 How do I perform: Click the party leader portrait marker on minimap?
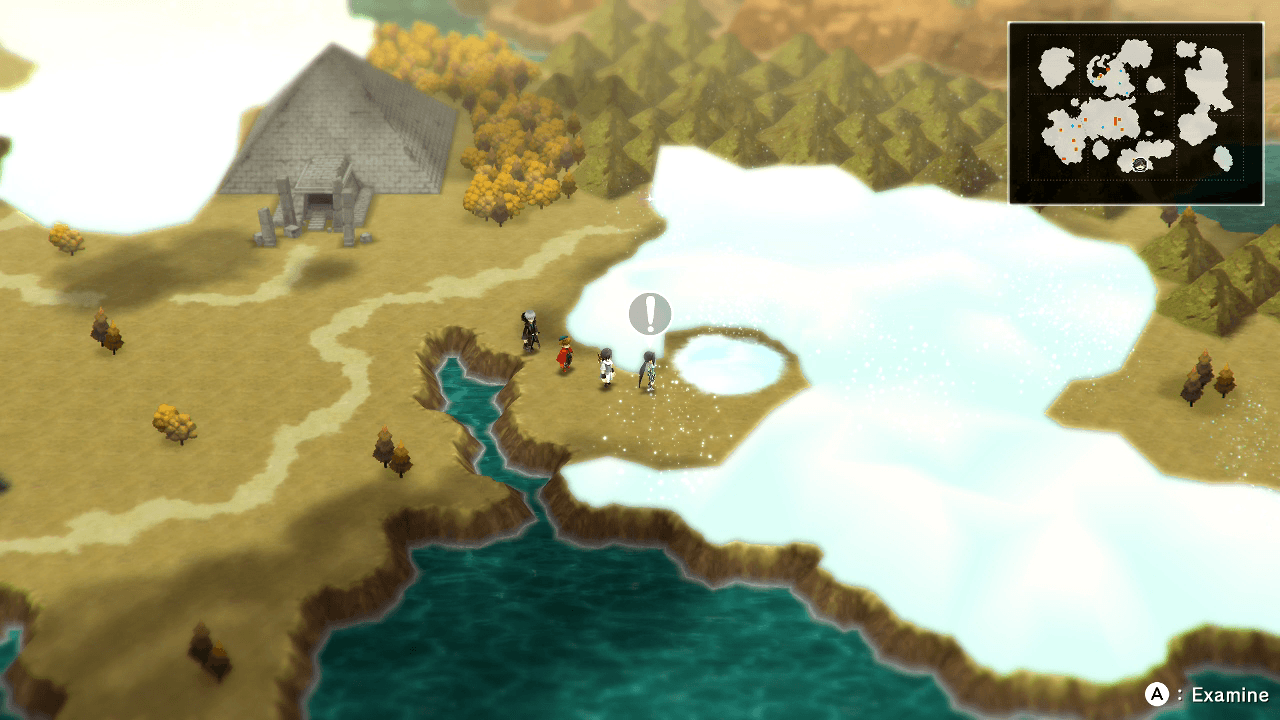tap(1140, 164)
